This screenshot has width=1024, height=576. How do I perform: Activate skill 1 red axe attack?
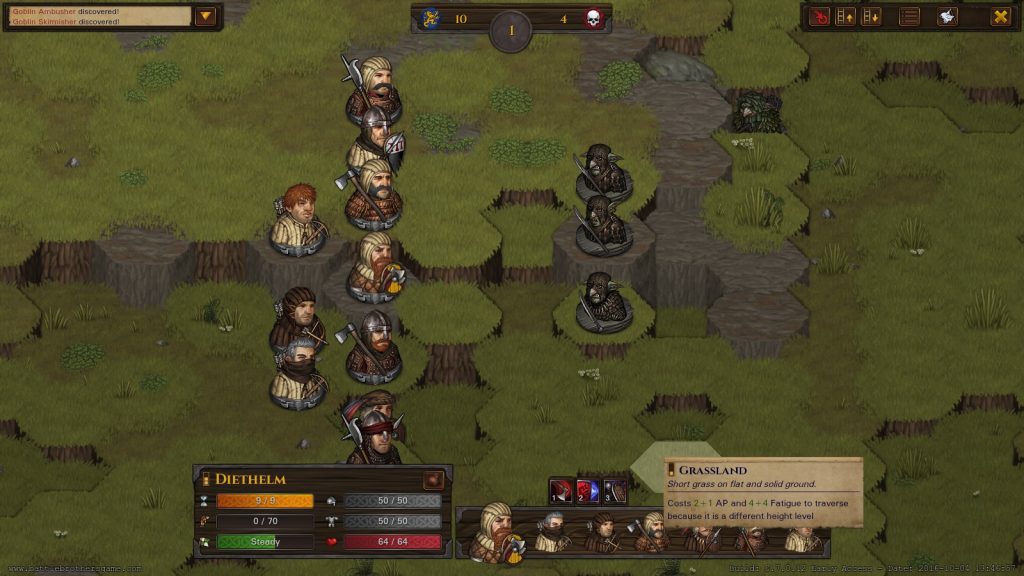[562, 491]
